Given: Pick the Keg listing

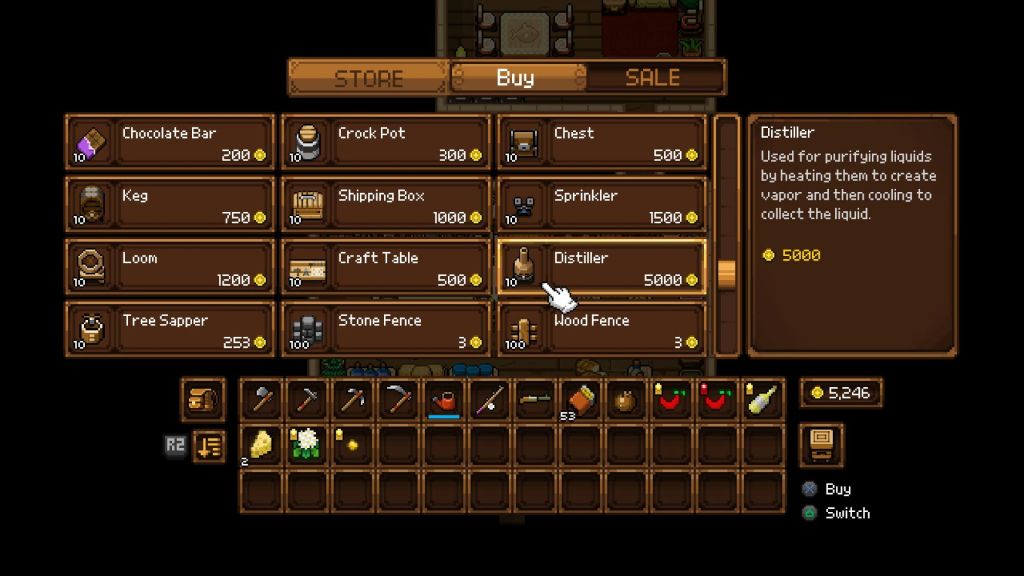Looking at the screenshot, I should click(x=169, y=205).
